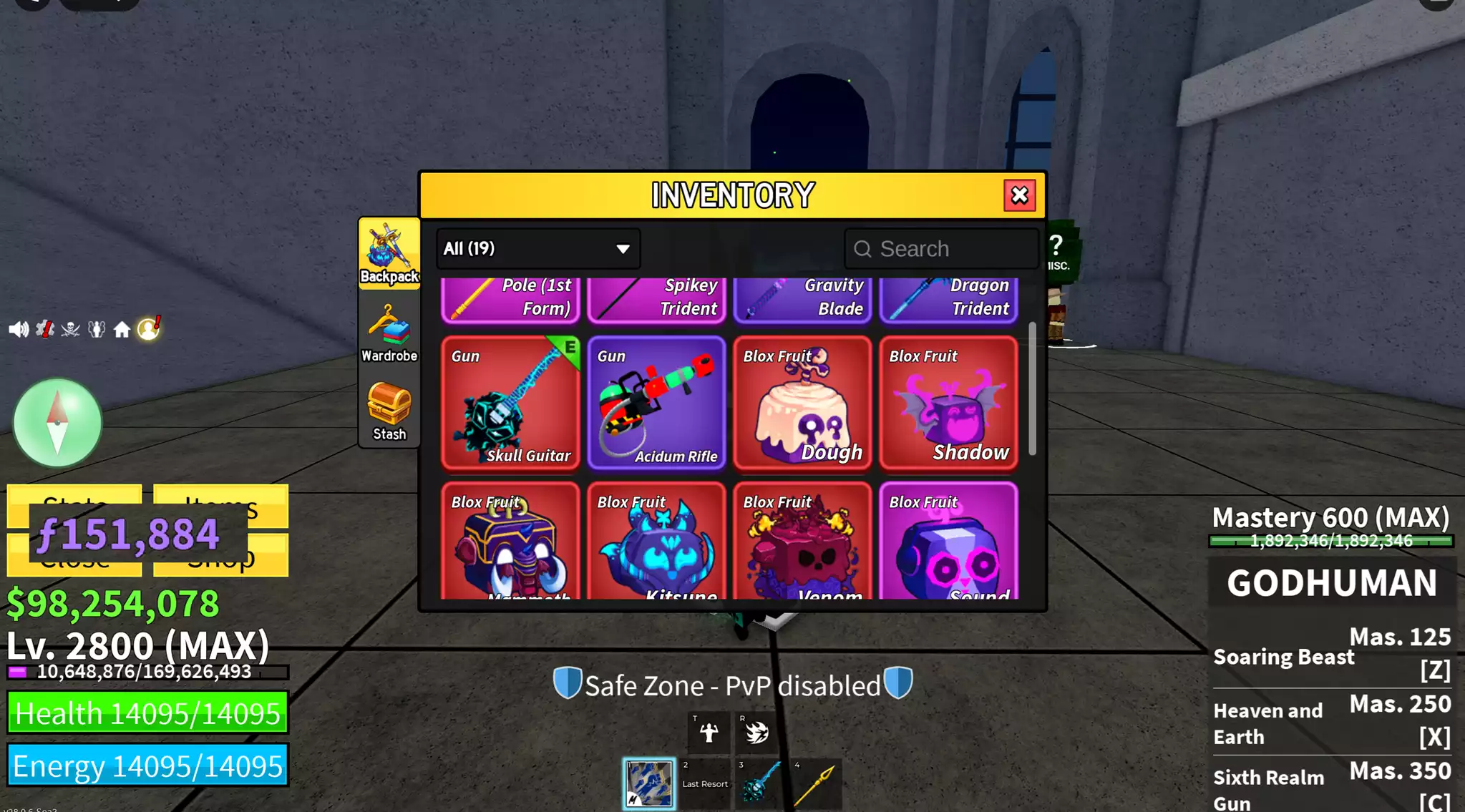This screenshot has height=812, width=1465.
Task: Click the compass navigation orb
Action: 57,423
